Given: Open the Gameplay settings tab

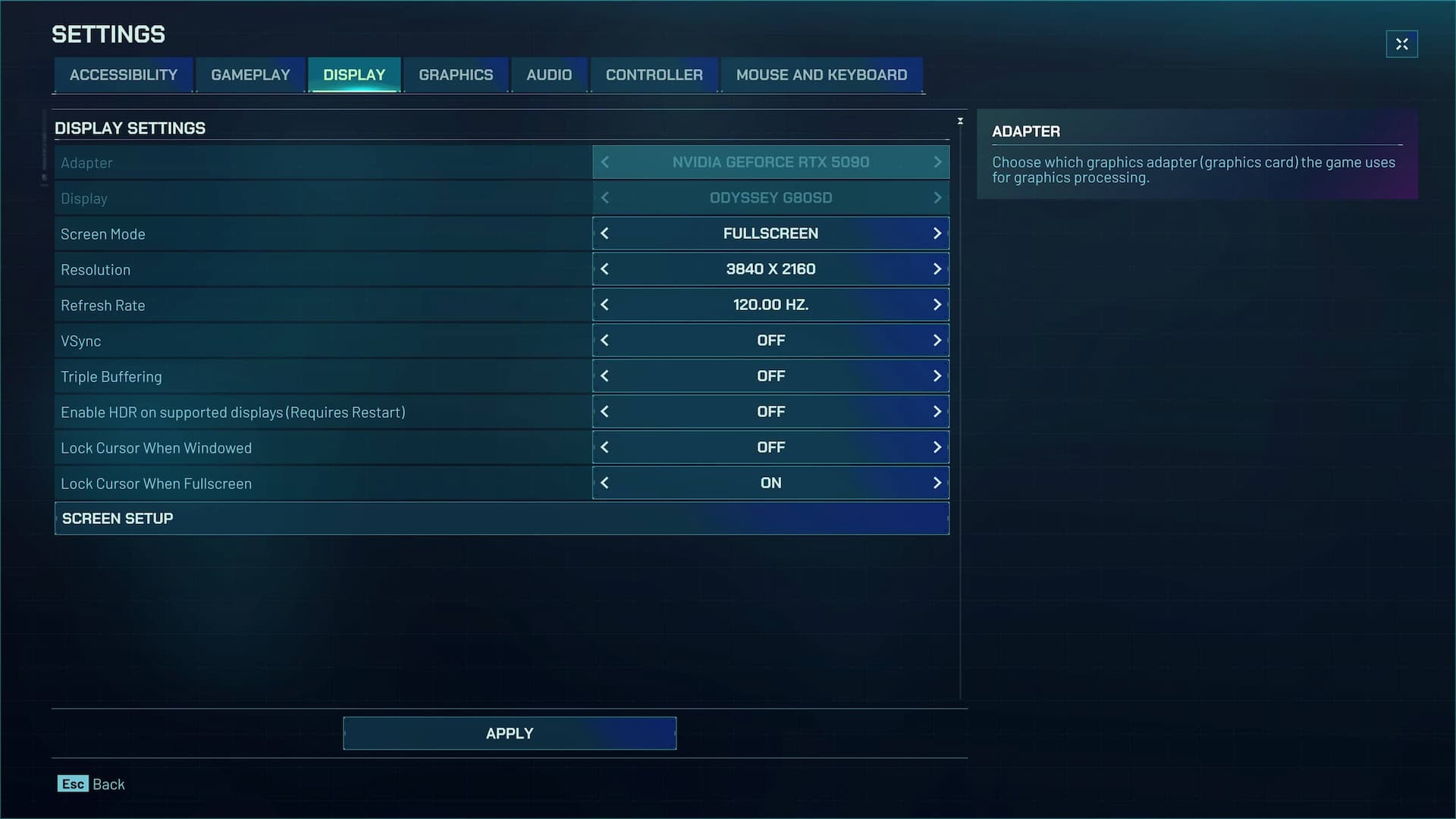Looking at the screenshot, I should [x=250, y=75].
